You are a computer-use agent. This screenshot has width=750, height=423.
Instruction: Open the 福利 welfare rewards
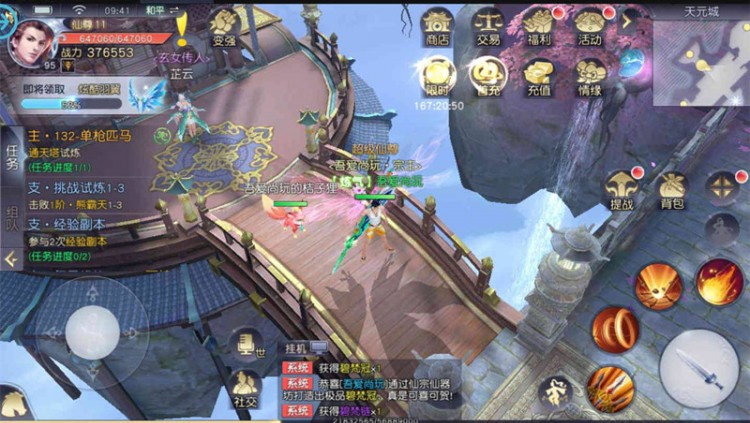(x=538, y=26)
